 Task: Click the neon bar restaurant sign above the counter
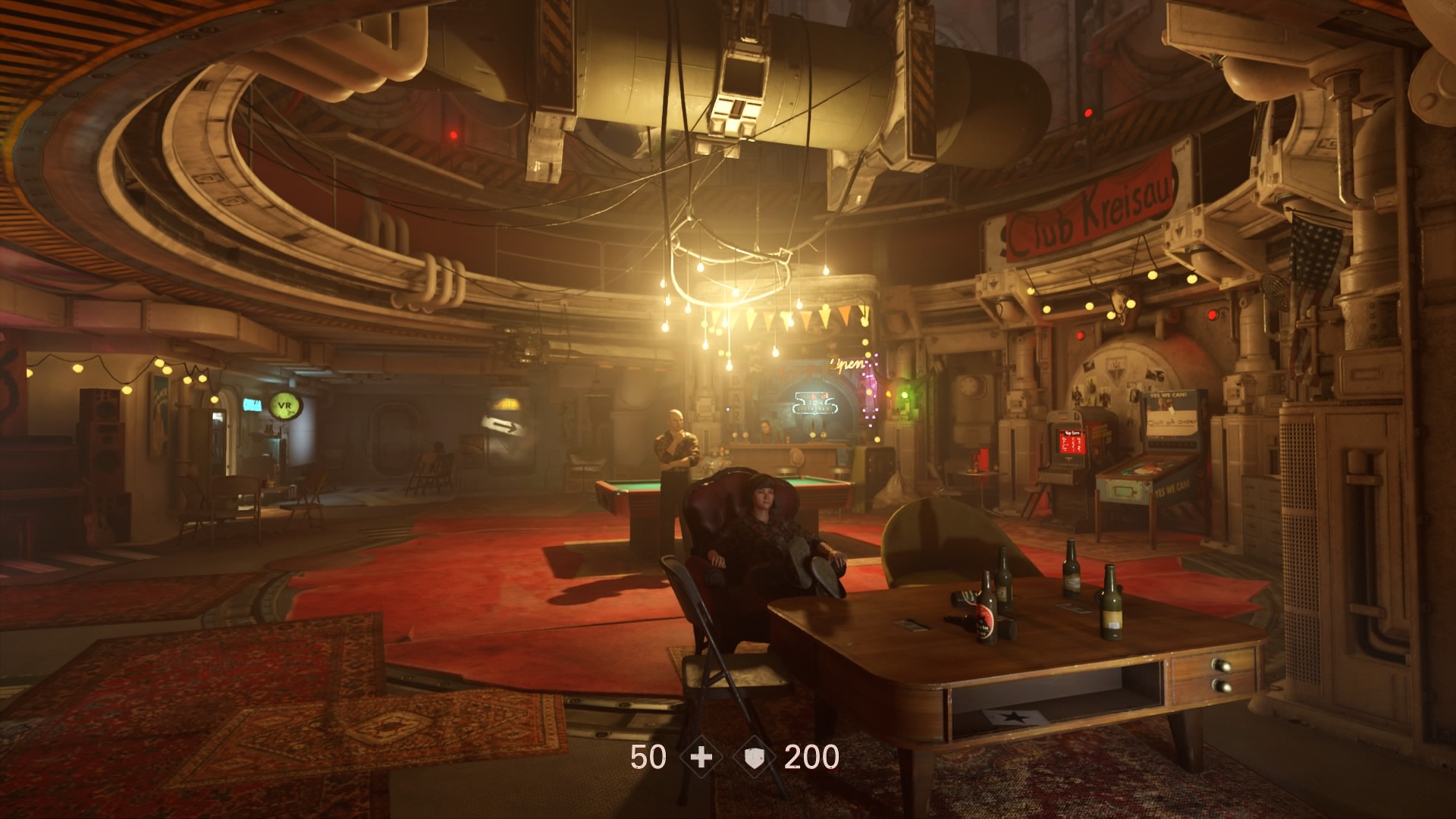coord(816,403)
